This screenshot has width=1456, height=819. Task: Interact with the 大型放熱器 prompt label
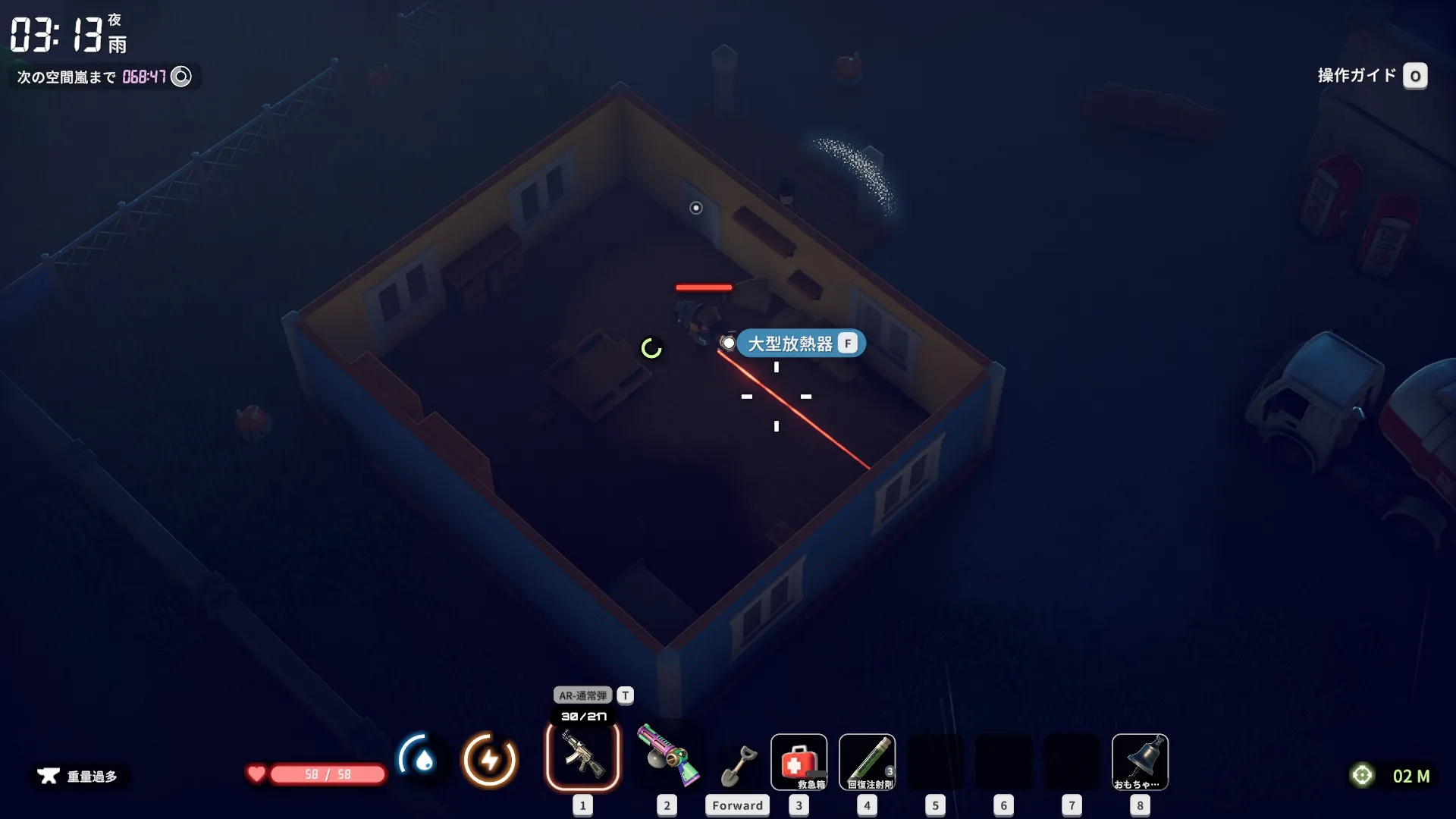(800, 344)
